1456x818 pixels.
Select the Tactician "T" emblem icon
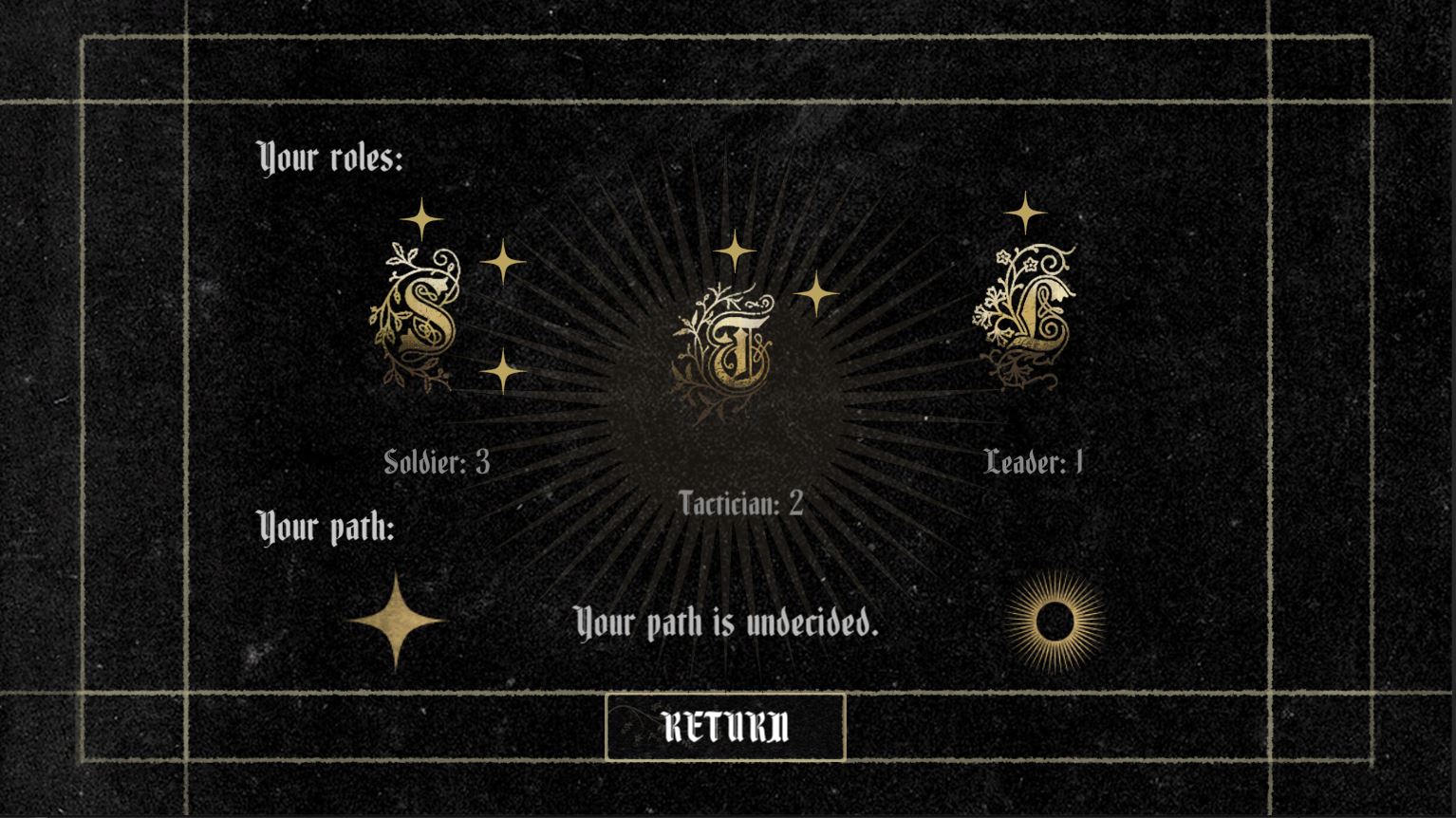(726, 346)
